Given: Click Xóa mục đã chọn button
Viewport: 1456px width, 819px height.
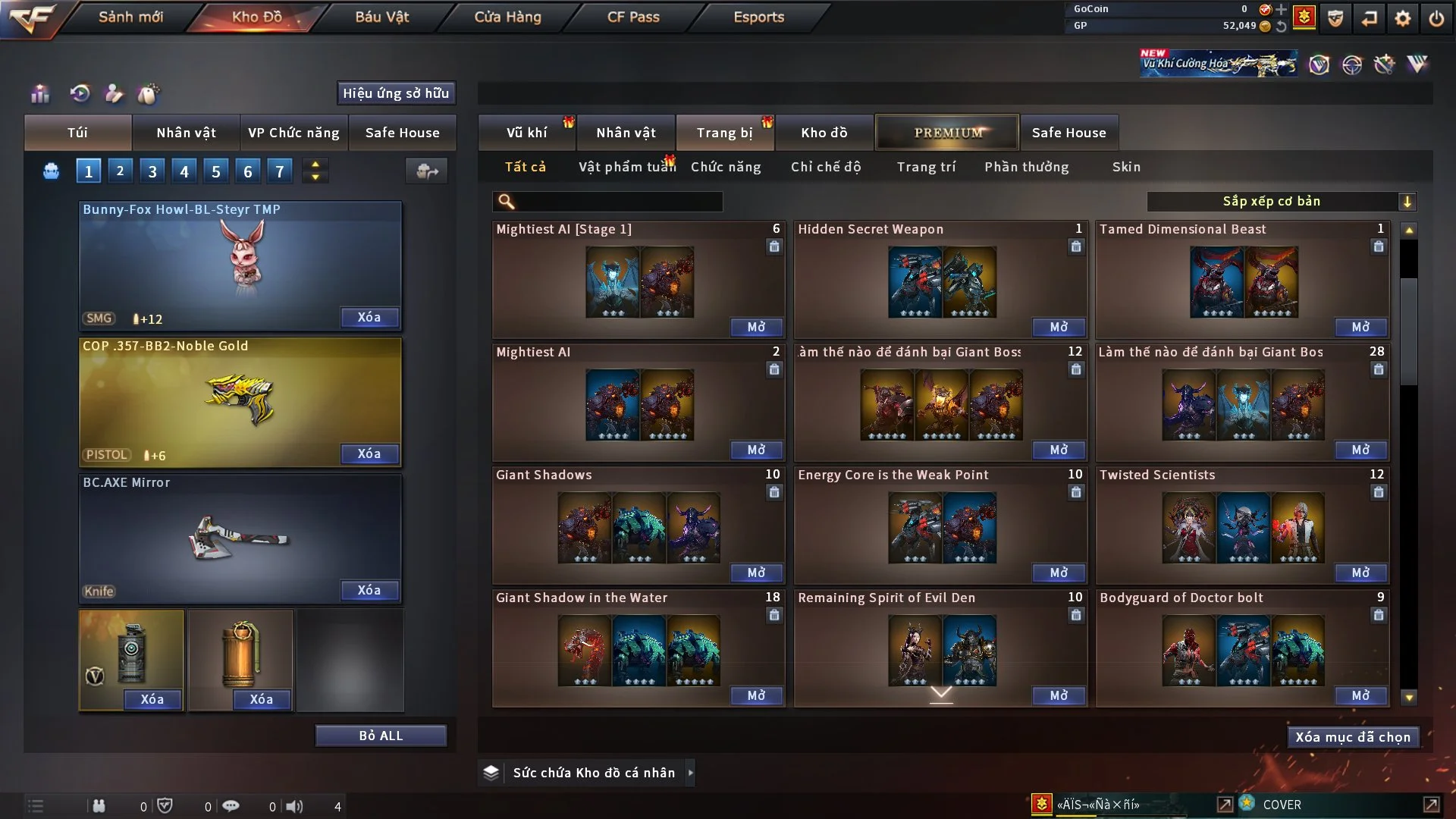Looking at the screenshot, I should pyautogui.click(x=1353, y=737).
